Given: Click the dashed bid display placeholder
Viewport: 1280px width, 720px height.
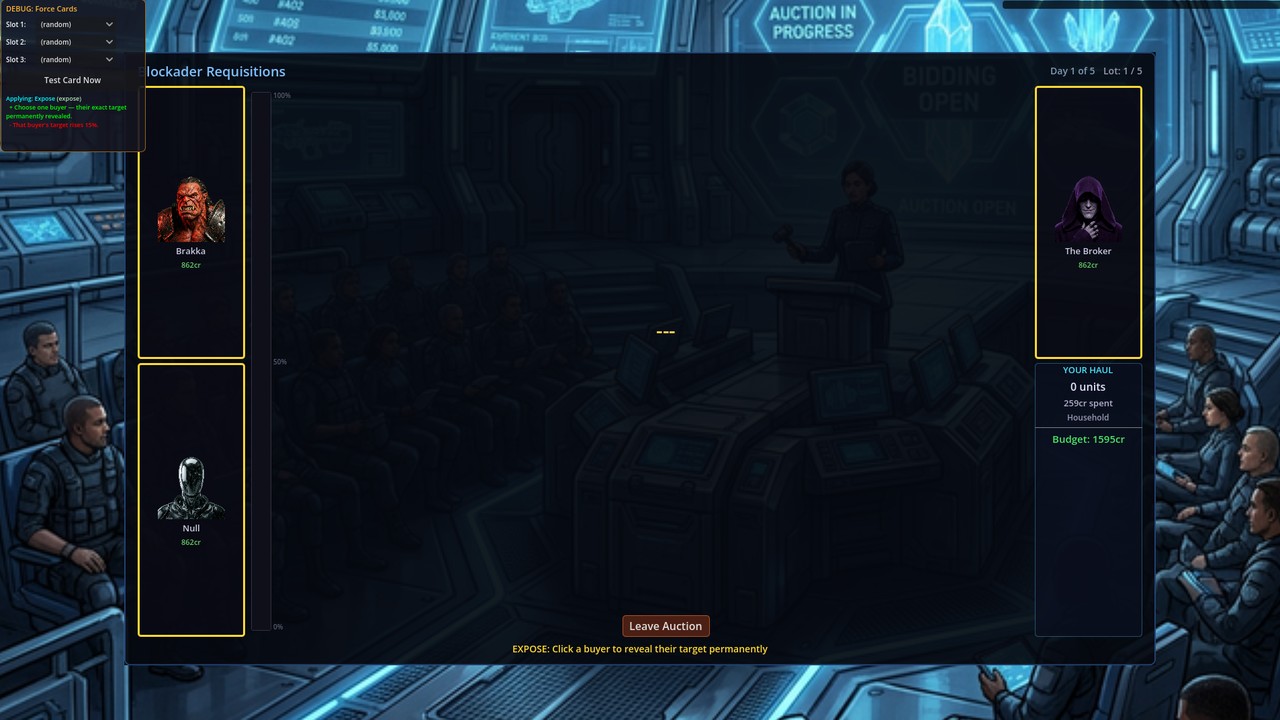Looking at the screenshot, I should (665, 331).
